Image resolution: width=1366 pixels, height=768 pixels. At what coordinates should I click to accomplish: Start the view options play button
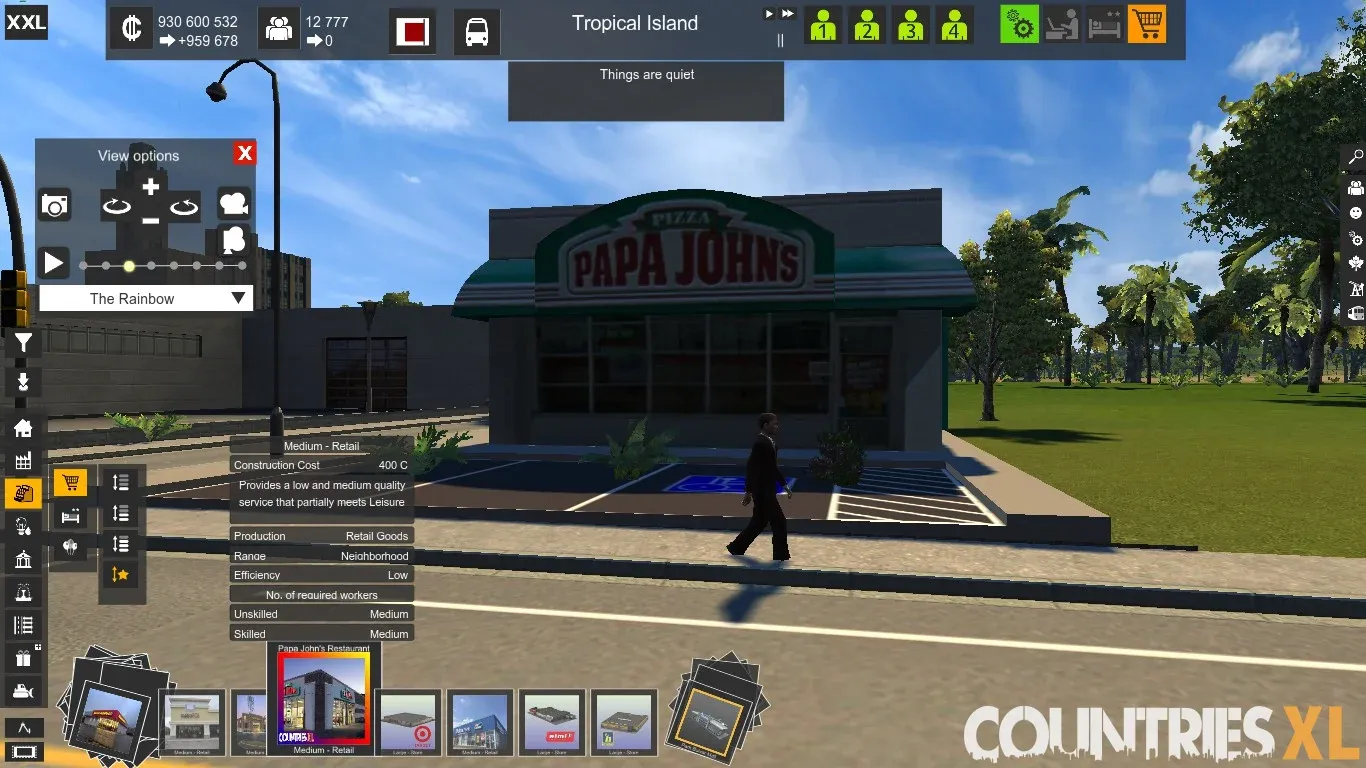53,263
